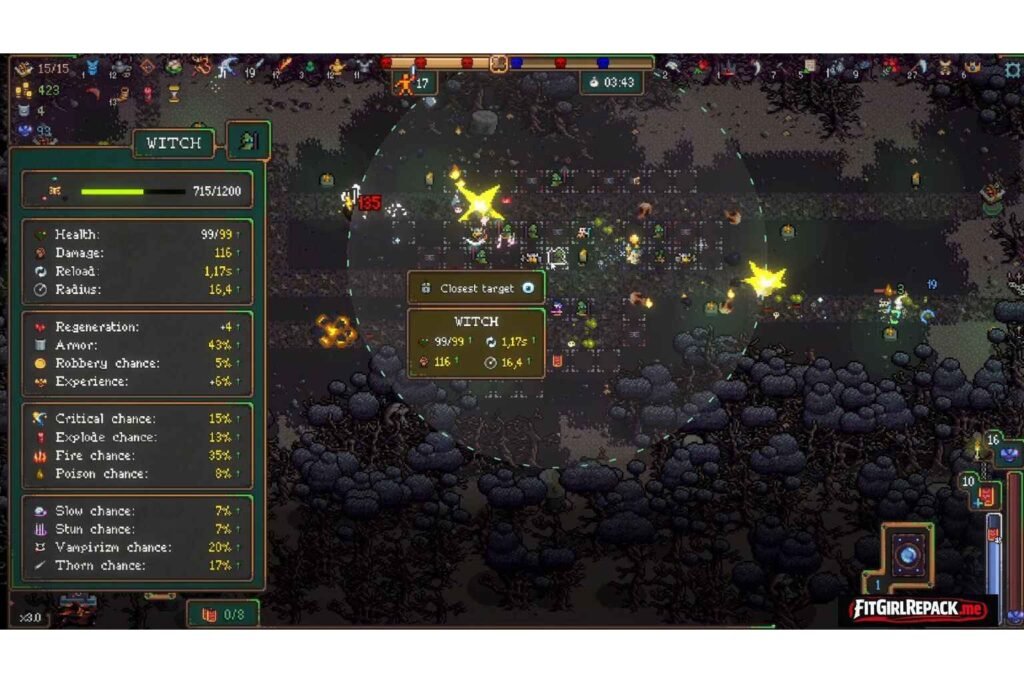Toggle the Closest target option
Screen dimensions: 1024x683
coord(528,288)
